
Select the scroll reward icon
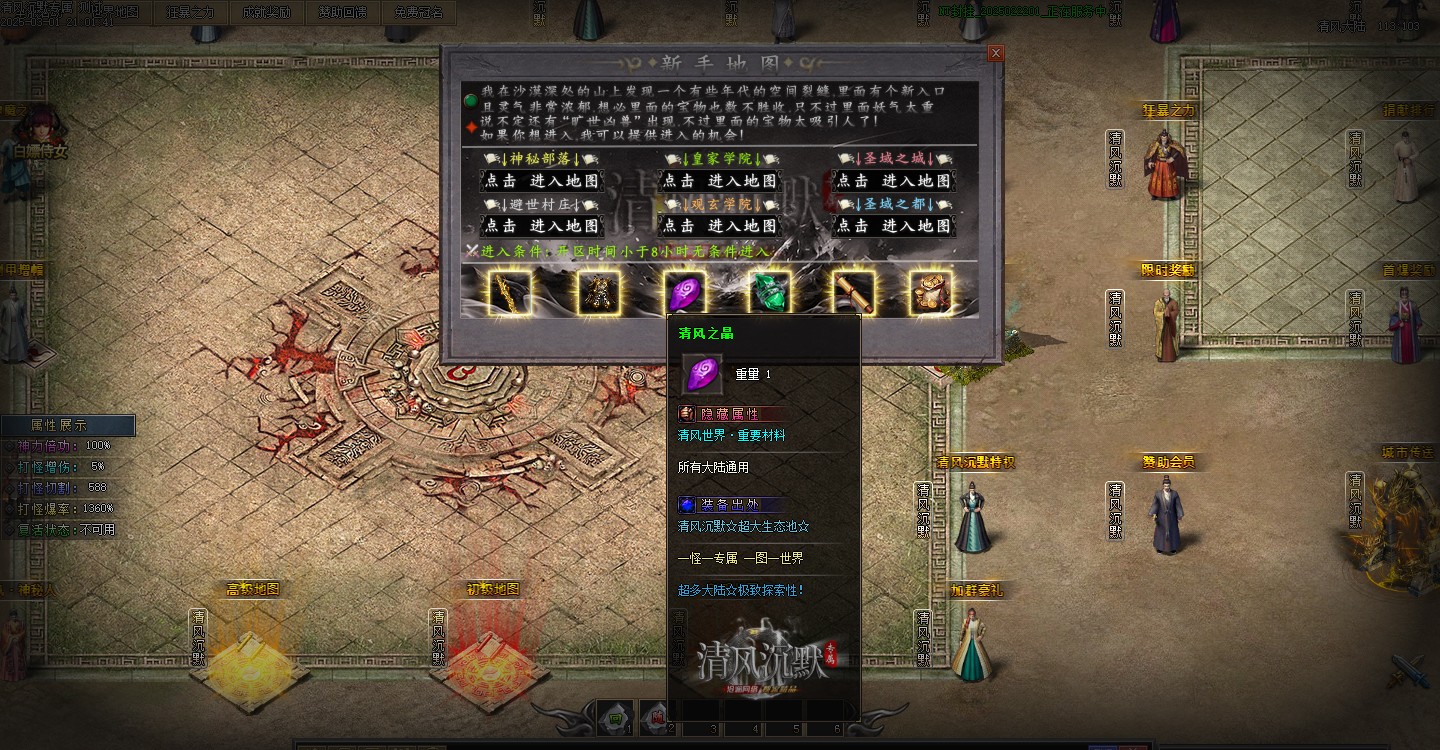click(x=854, y=292)
